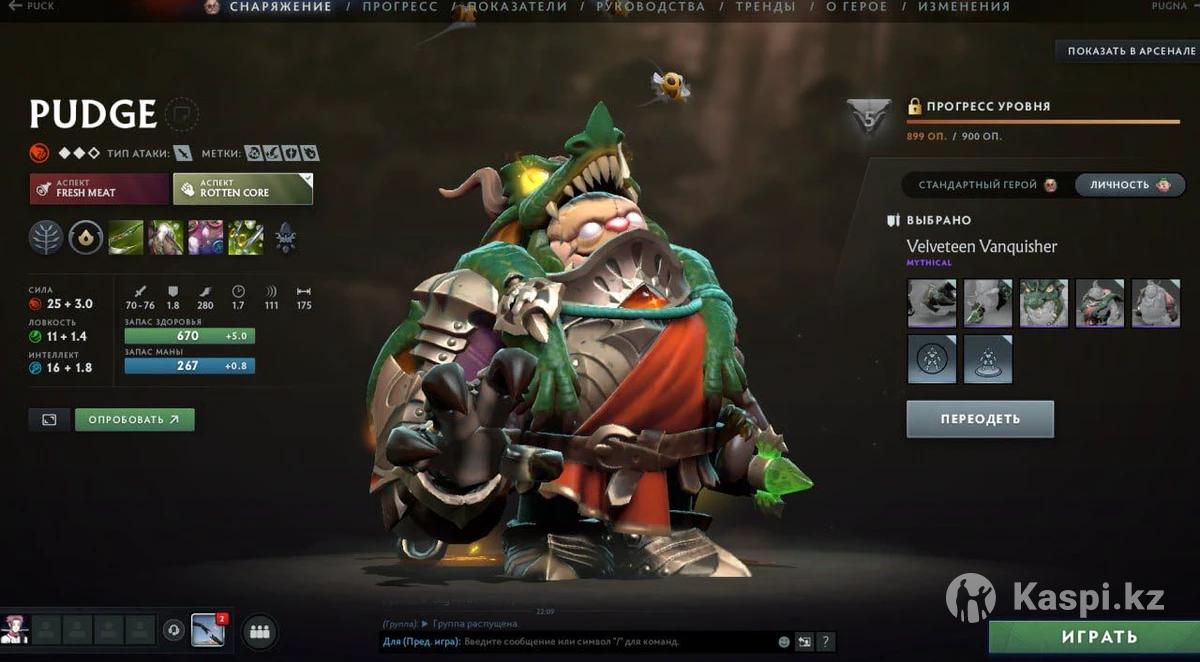1200x662 pixels.
Task: Click the ОПРОБОВАТЬ demo button
Action: 134,420
